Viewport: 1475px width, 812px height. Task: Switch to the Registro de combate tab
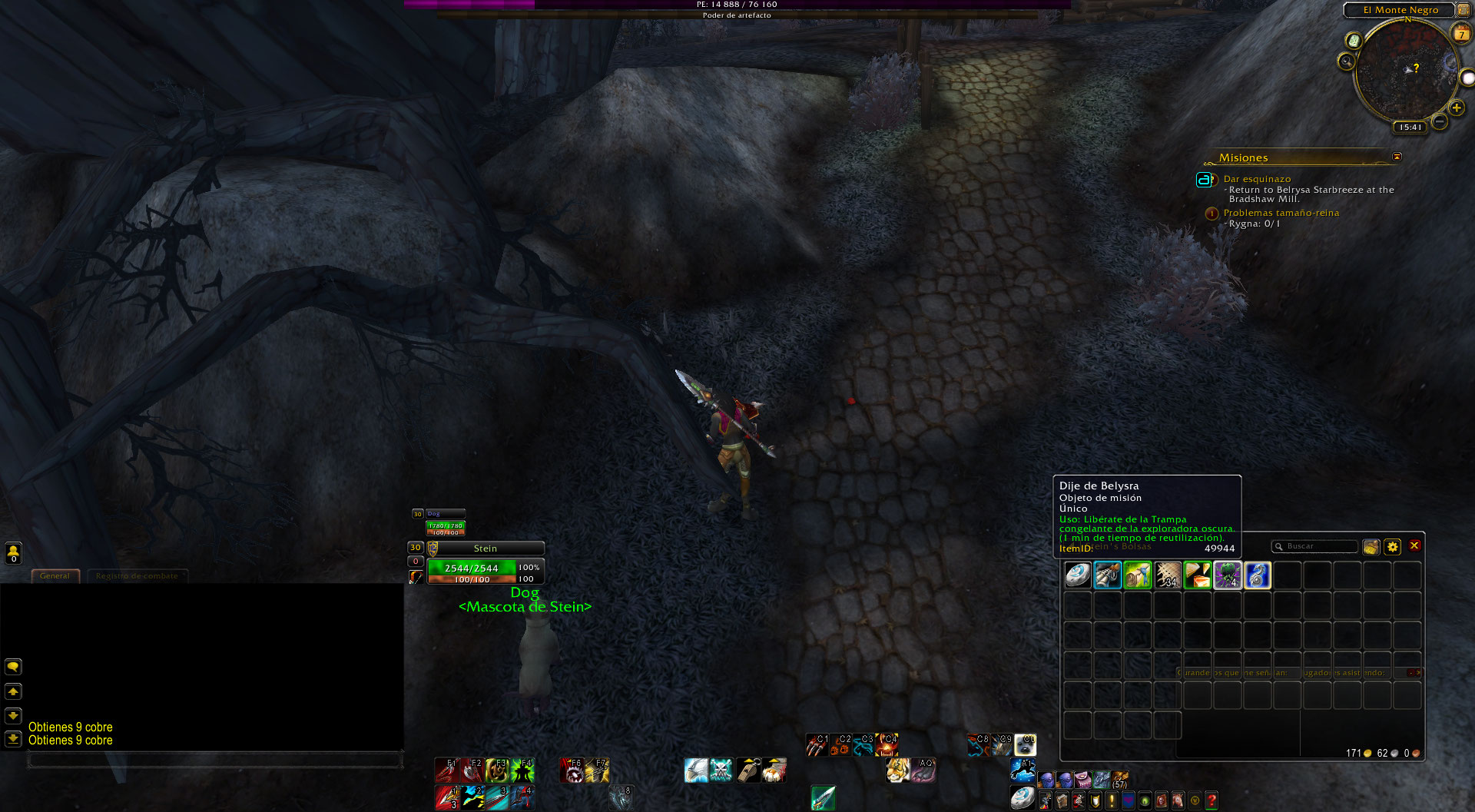coord(137,575)
